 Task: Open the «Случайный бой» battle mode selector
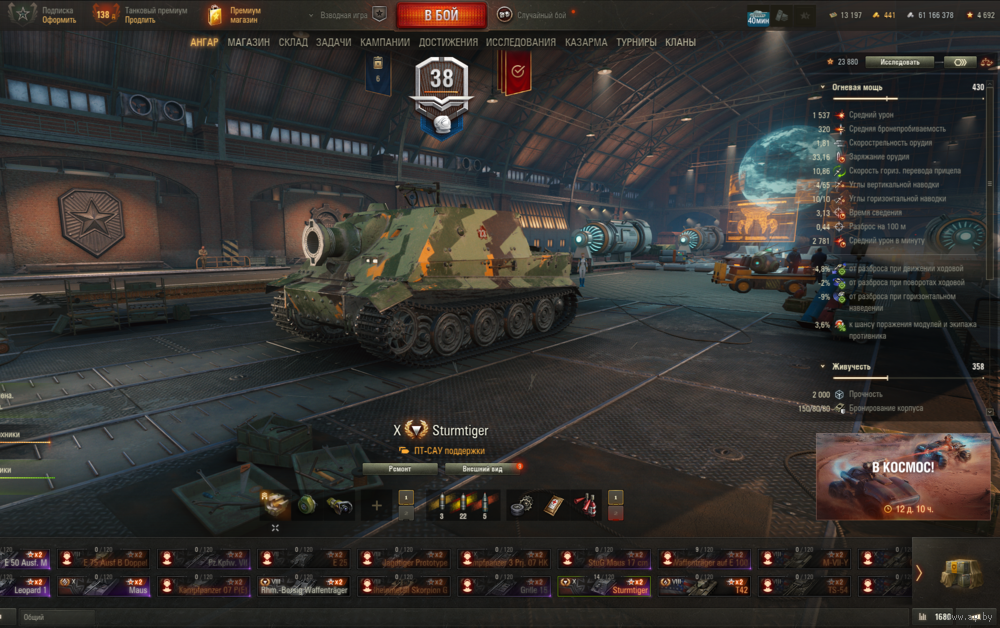[537, 15]
